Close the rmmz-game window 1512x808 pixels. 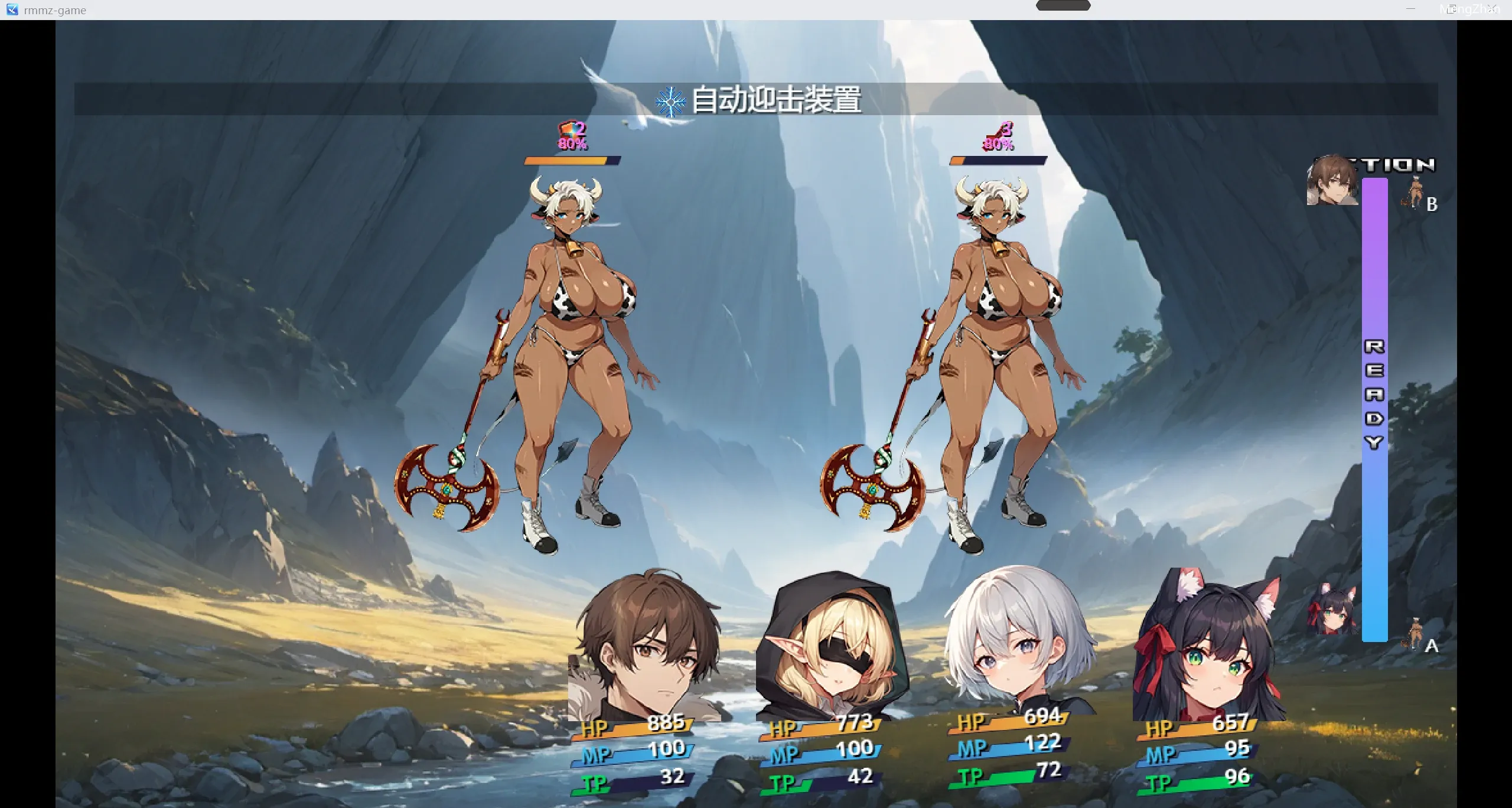pyautogui.click(x=1492, y=9)
